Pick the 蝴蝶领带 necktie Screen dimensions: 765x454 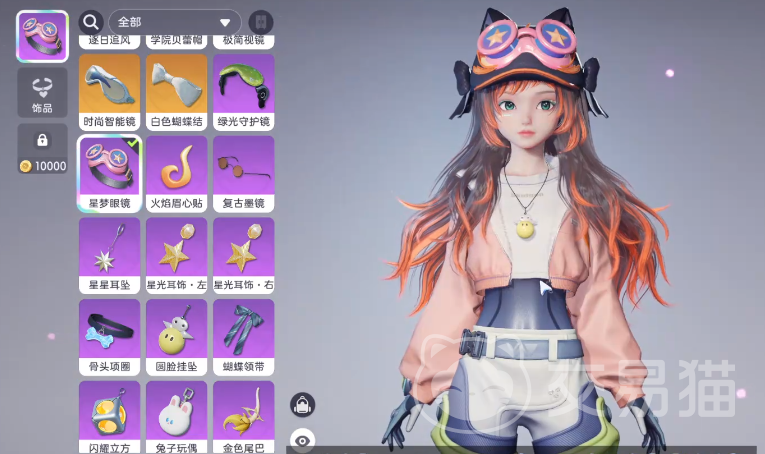click(x=243, y=332)
